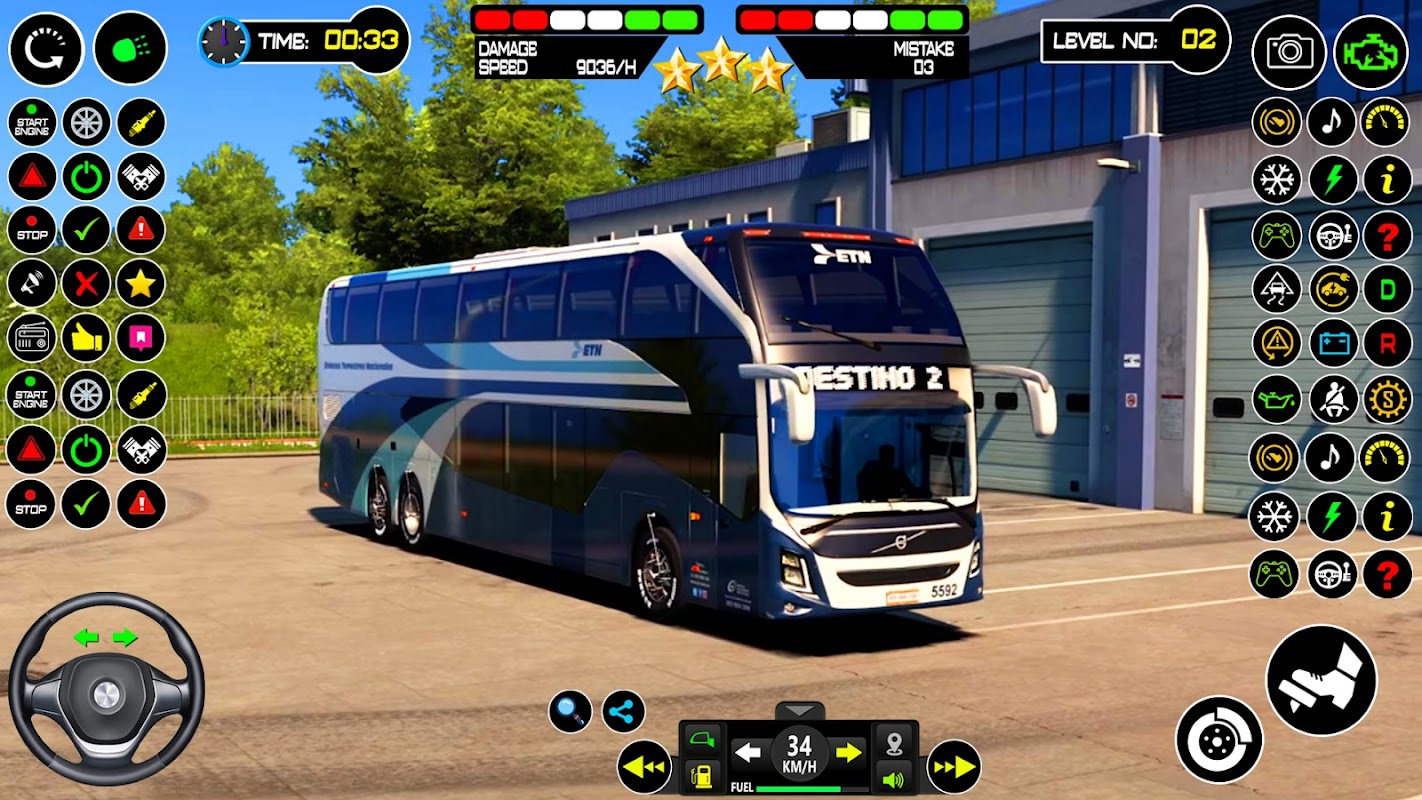Image resolution: width=1422 pixels, height=800 pixels.
Task: Tap the slippery road traction icon
Action: tap(1277, 290)
